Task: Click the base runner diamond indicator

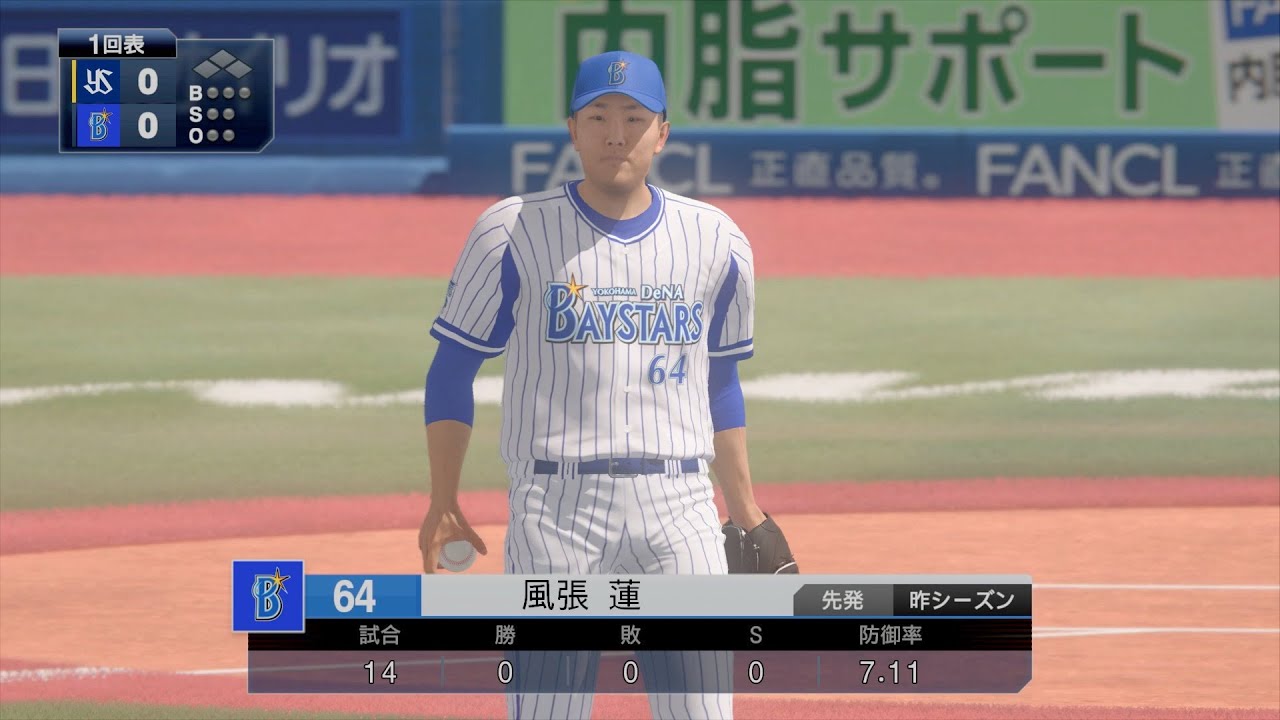Action: coord(221,69)
